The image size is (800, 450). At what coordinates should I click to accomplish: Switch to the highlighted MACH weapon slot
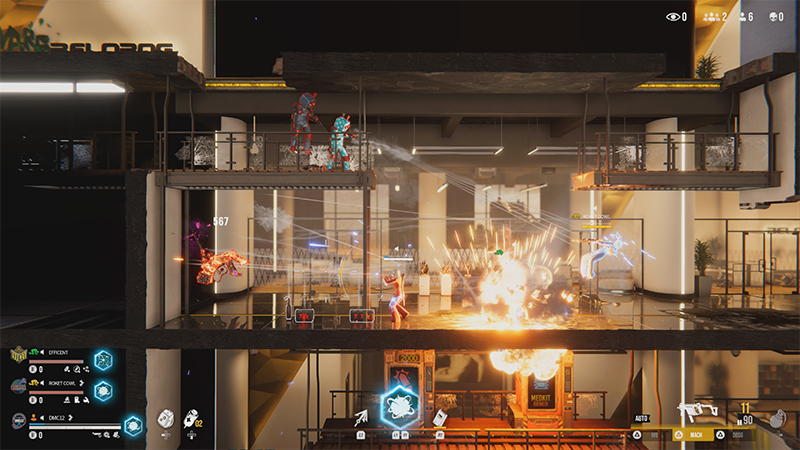pyautogui.click(x=694, y=436)
